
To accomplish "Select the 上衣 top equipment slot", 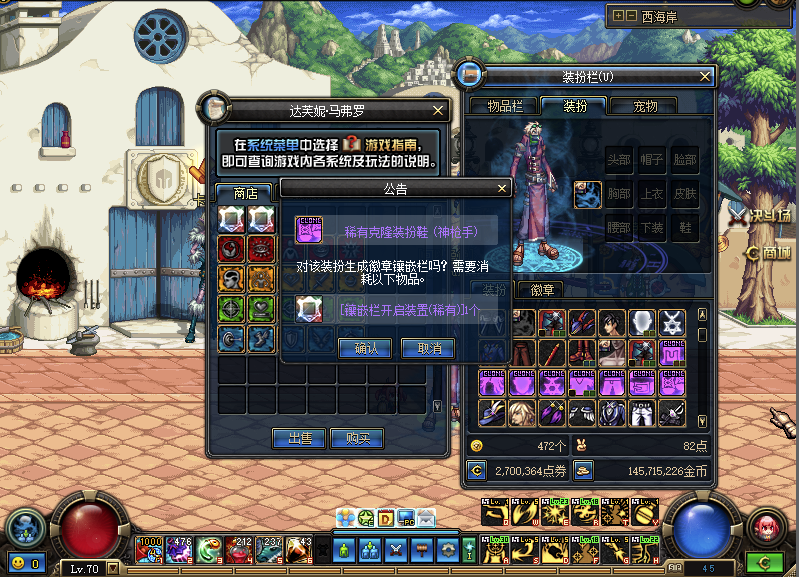I will tap(652, 194).
